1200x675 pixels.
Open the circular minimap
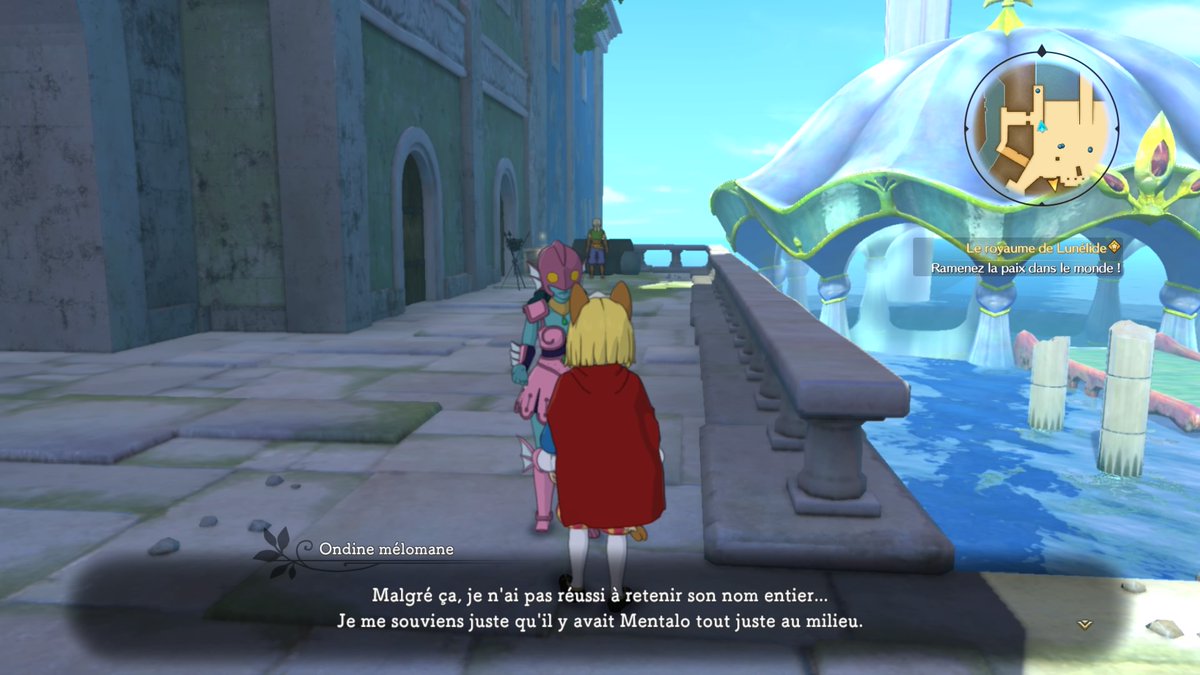(1041, 127)
